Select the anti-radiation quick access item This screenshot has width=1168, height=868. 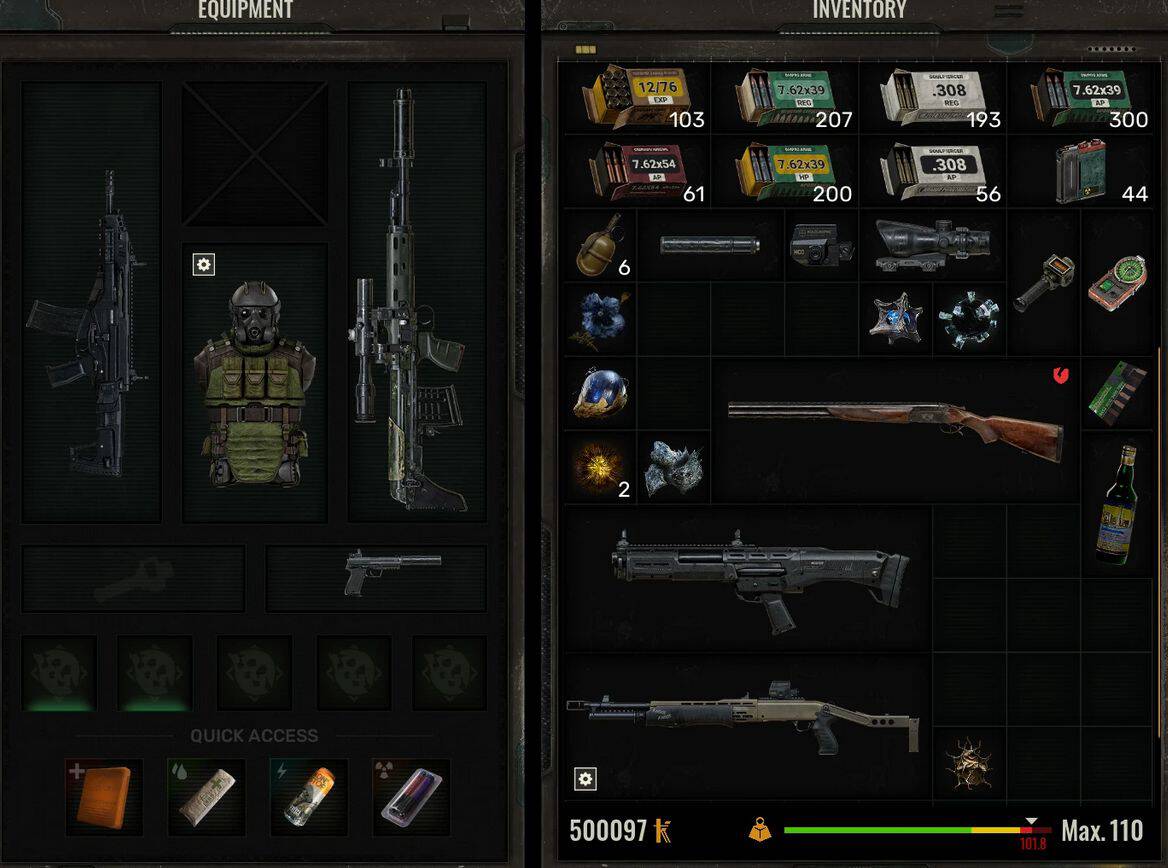[x=411, y=796]
